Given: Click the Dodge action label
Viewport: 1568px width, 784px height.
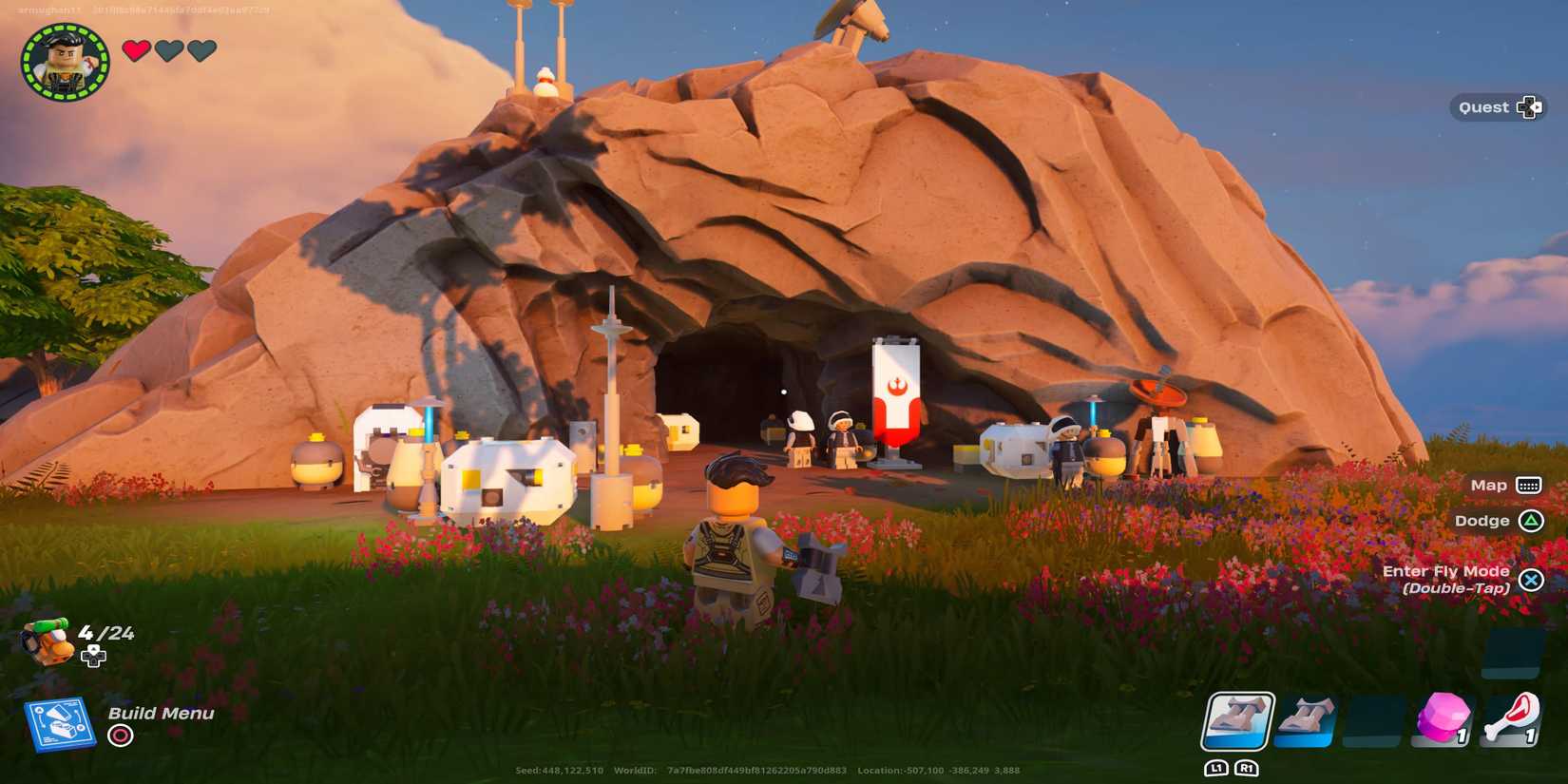Looking at the screenshot, I should coord(1482,521).
